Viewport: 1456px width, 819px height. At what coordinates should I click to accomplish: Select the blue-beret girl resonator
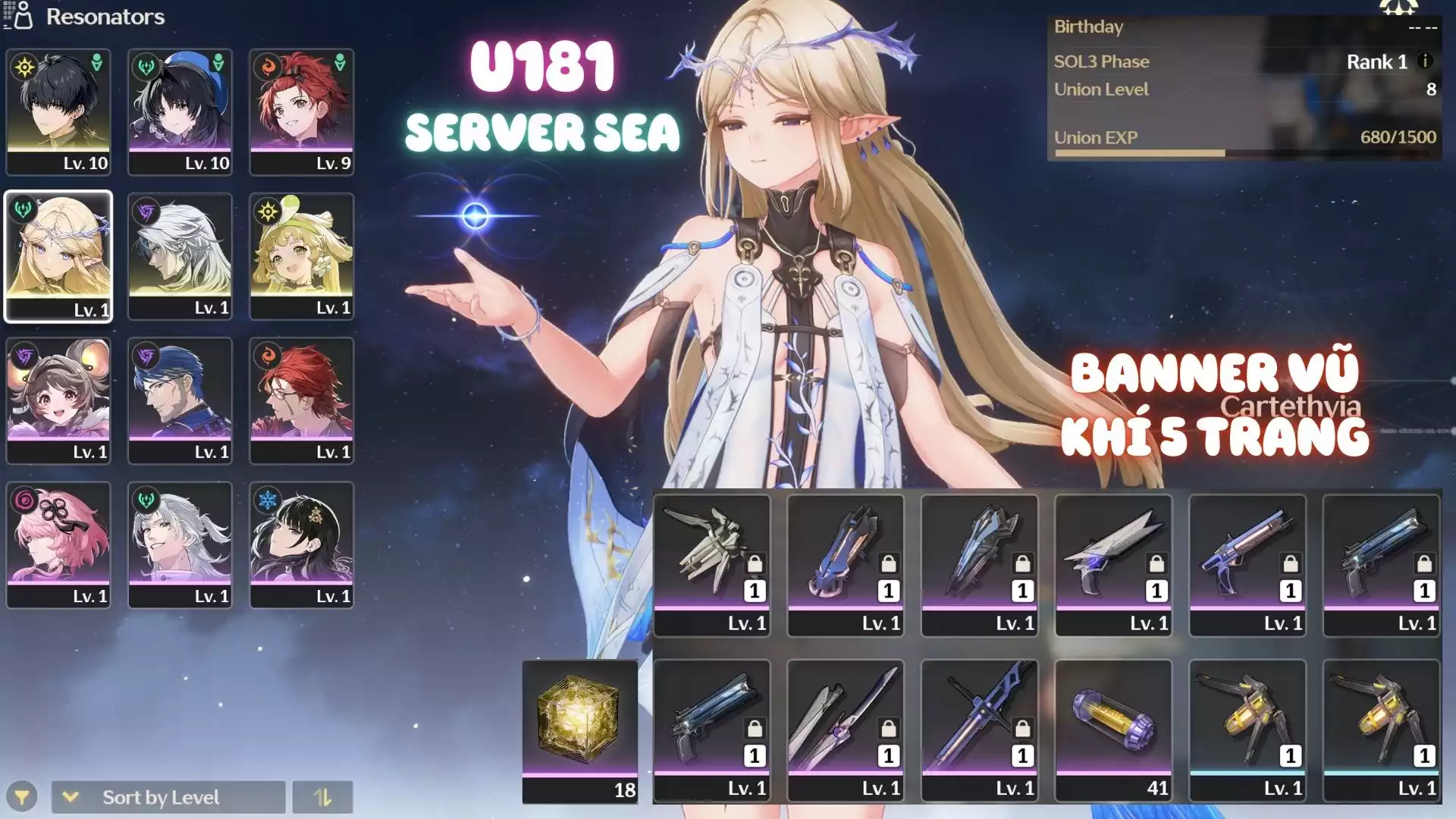[180, 111]
